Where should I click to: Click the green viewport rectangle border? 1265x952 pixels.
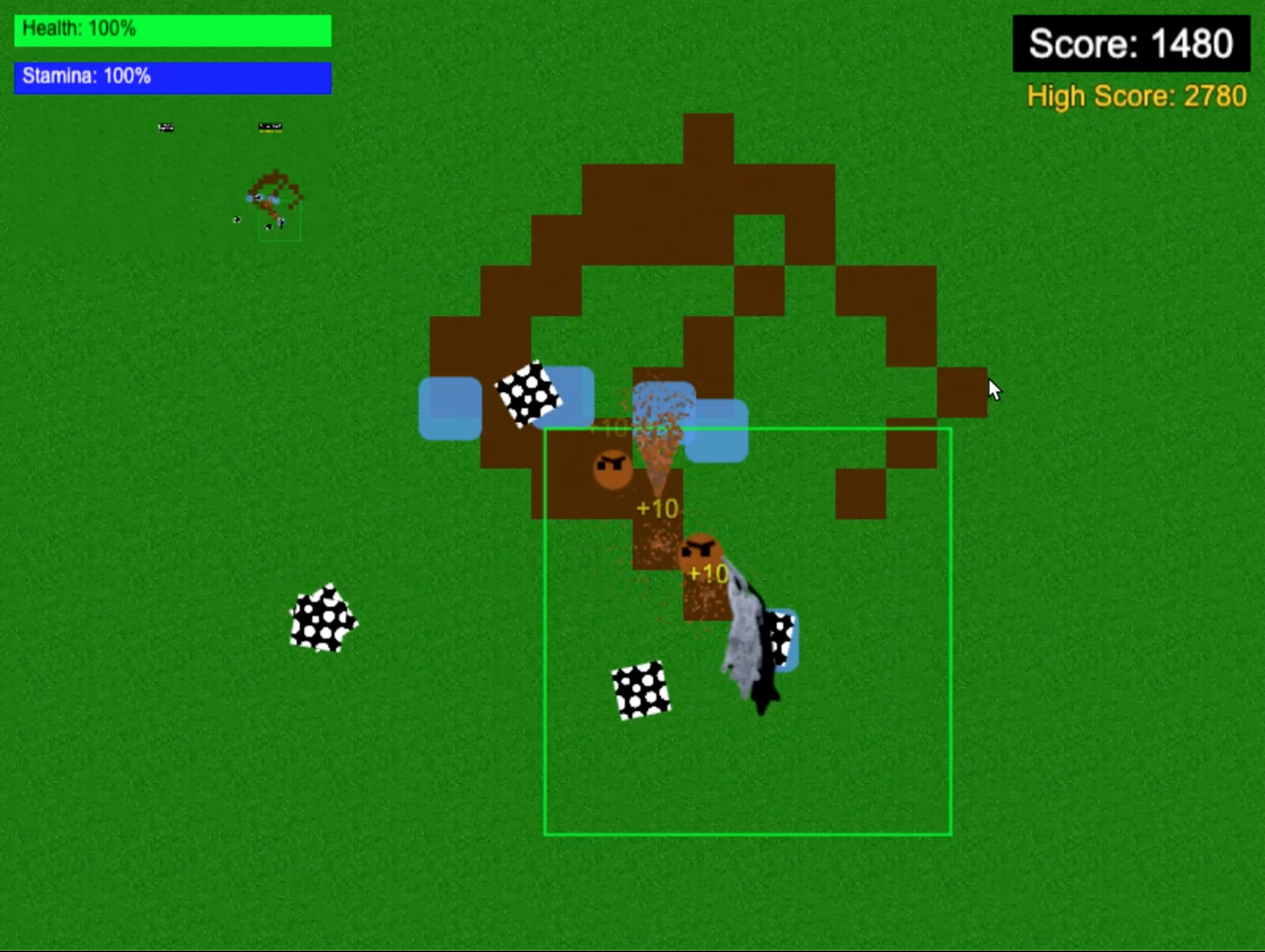tap(547, 629)
